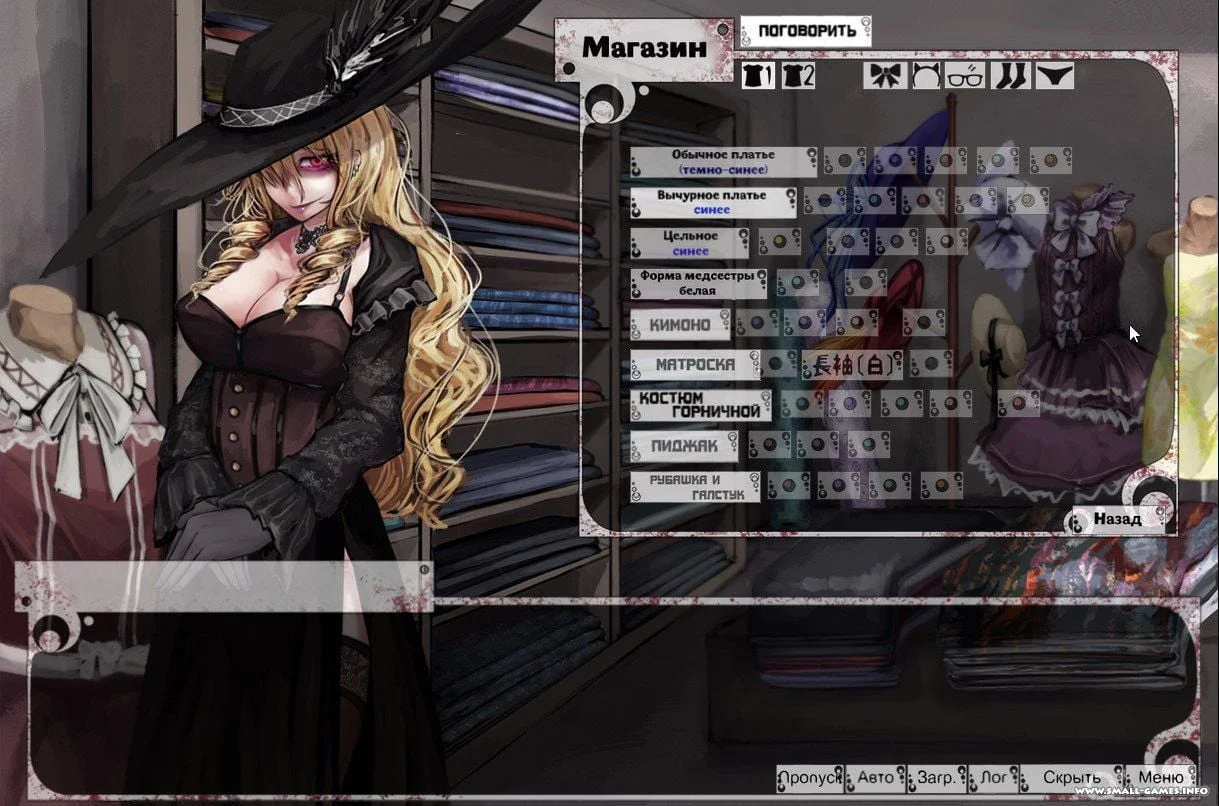Select Вычурное платье from the shop list

tap(712, 202)
